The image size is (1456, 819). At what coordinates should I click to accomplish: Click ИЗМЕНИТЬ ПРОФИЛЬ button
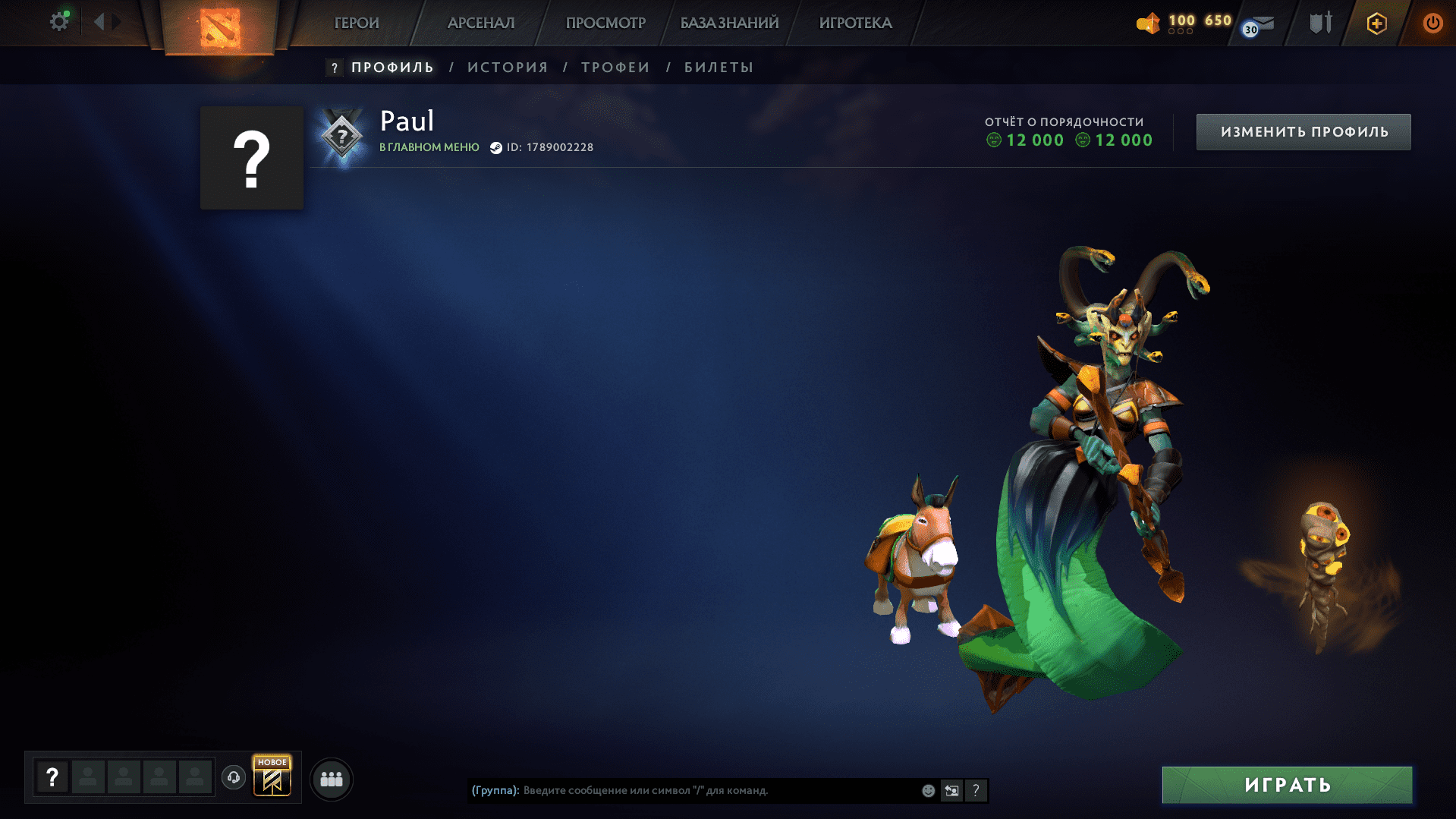point(1303,131)
